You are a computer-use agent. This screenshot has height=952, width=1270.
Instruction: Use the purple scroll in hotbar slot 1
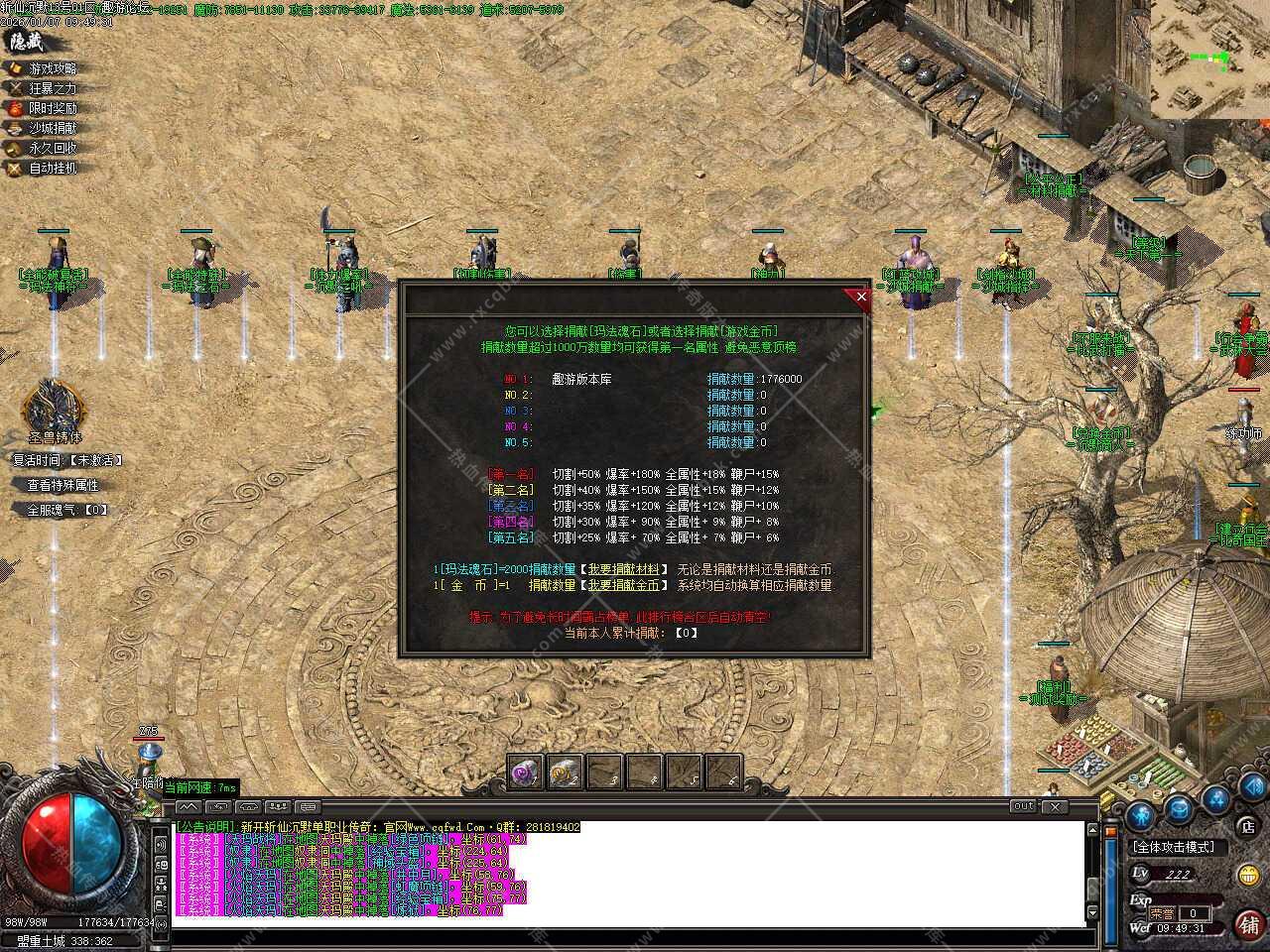point(525,772)
